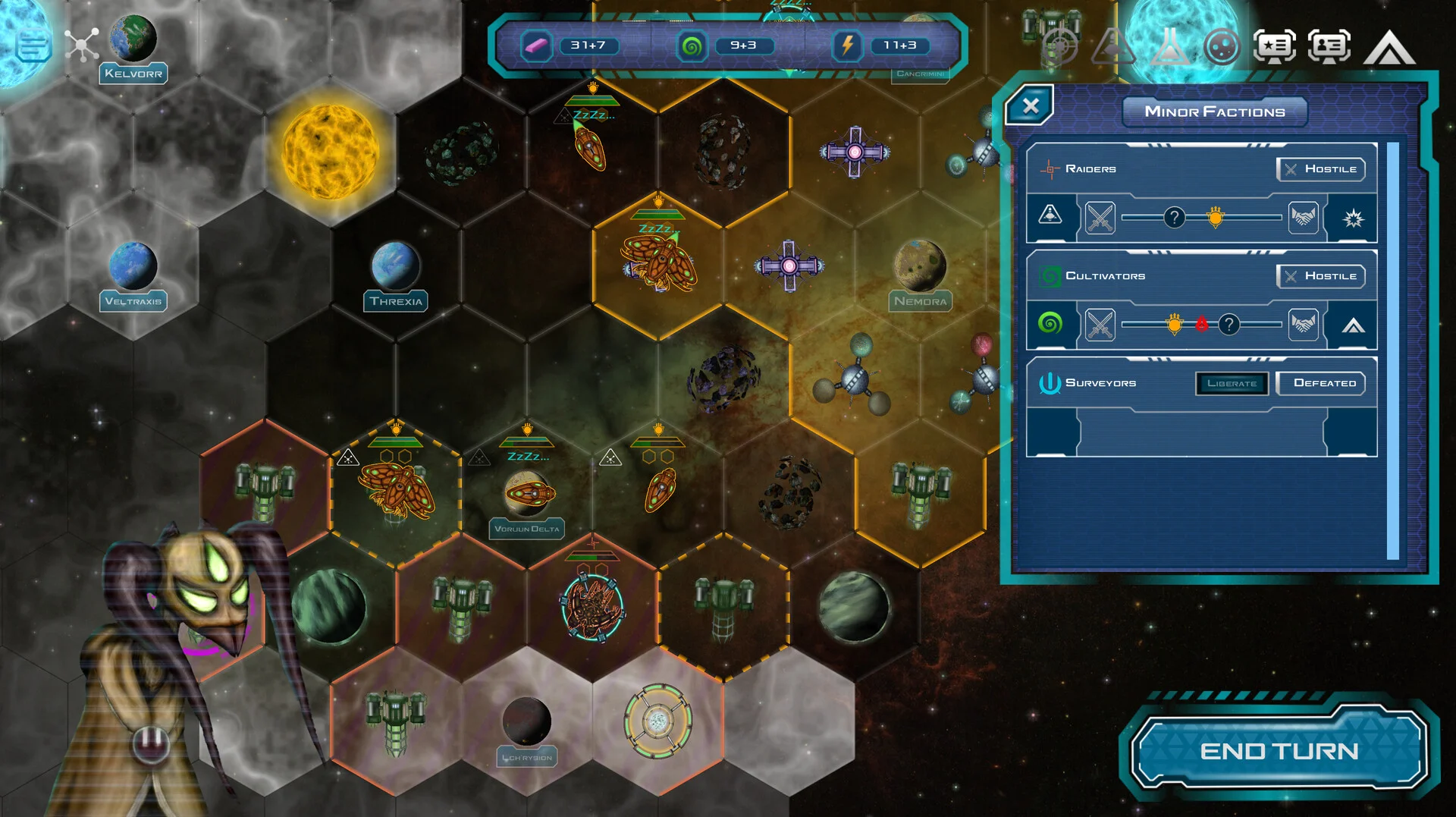Open the network nodes icon
1456x817 pixels.
pyautogui.click(x=82, y=45)
